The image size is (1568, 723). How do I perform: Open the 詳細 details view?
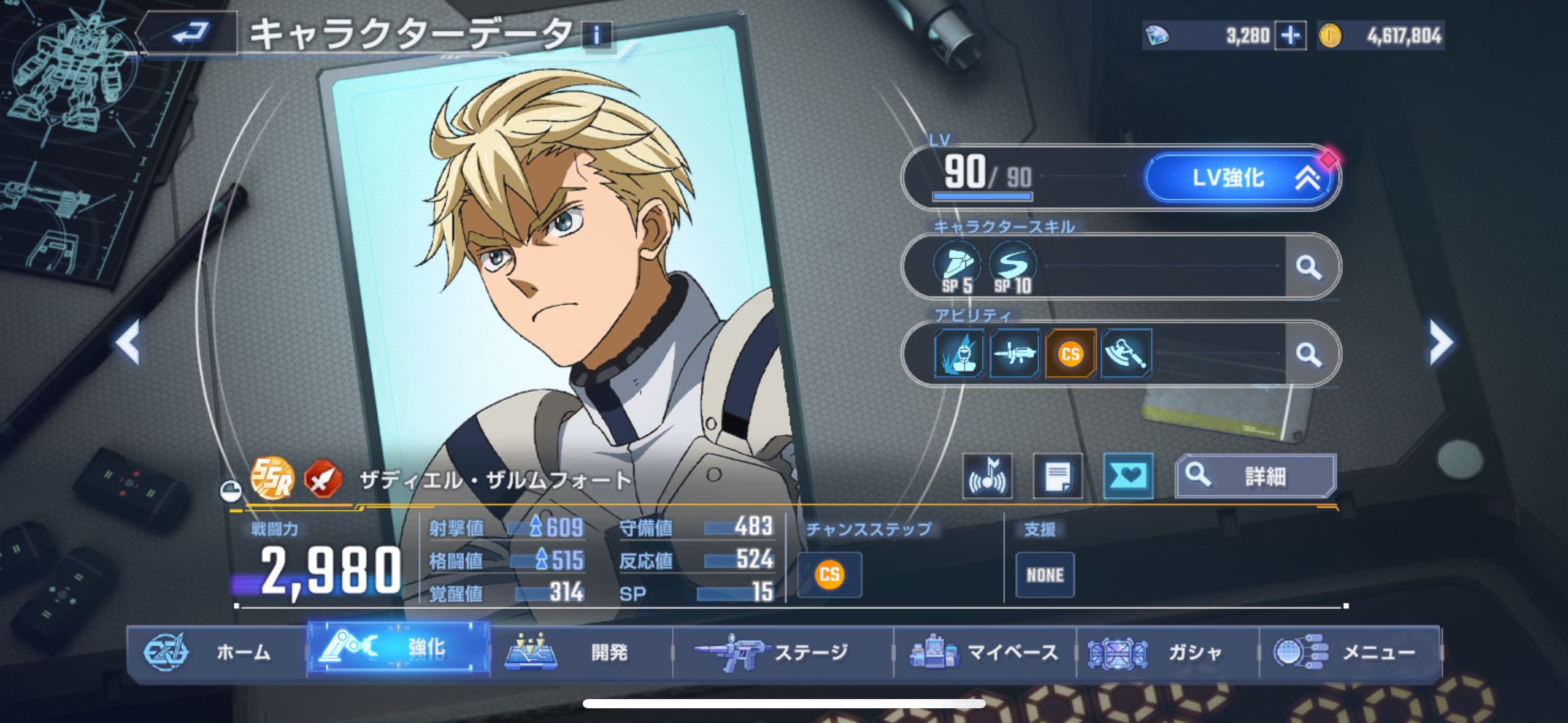point(1255,476)
